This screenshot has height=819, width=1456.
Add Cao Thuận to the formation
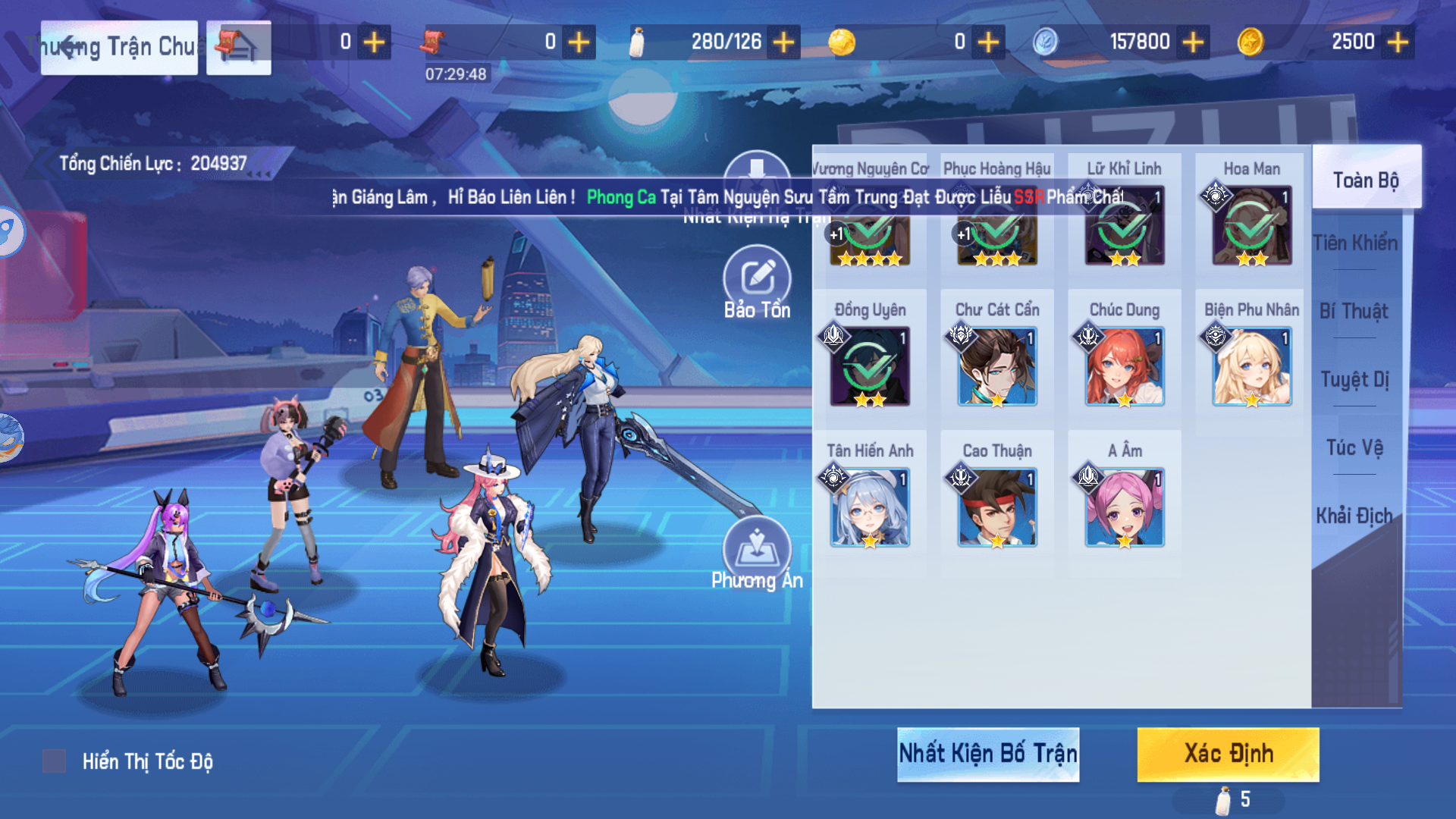[996, 507]
